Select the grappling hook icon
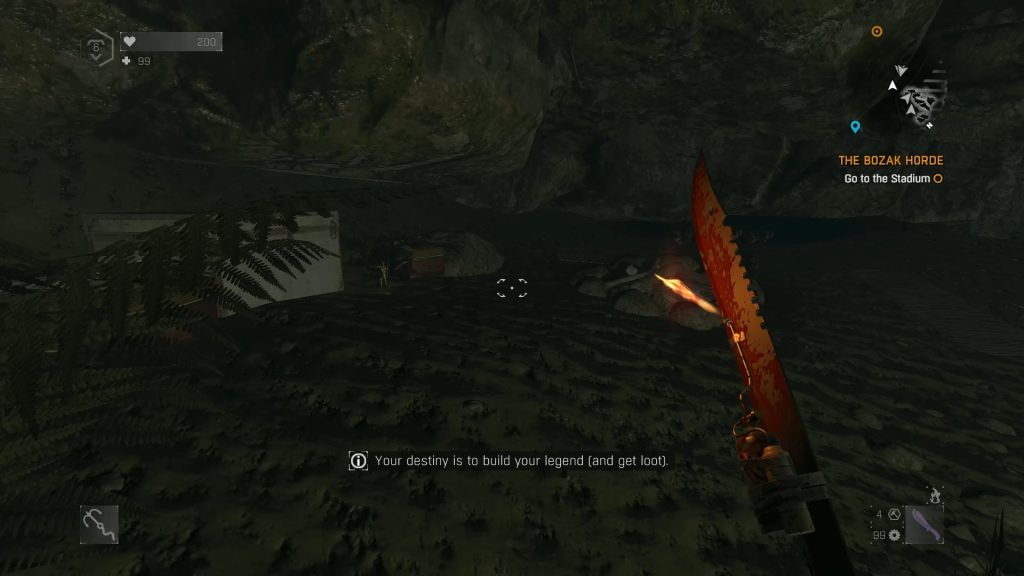The image size is (1024, 576). click(99, 524)
